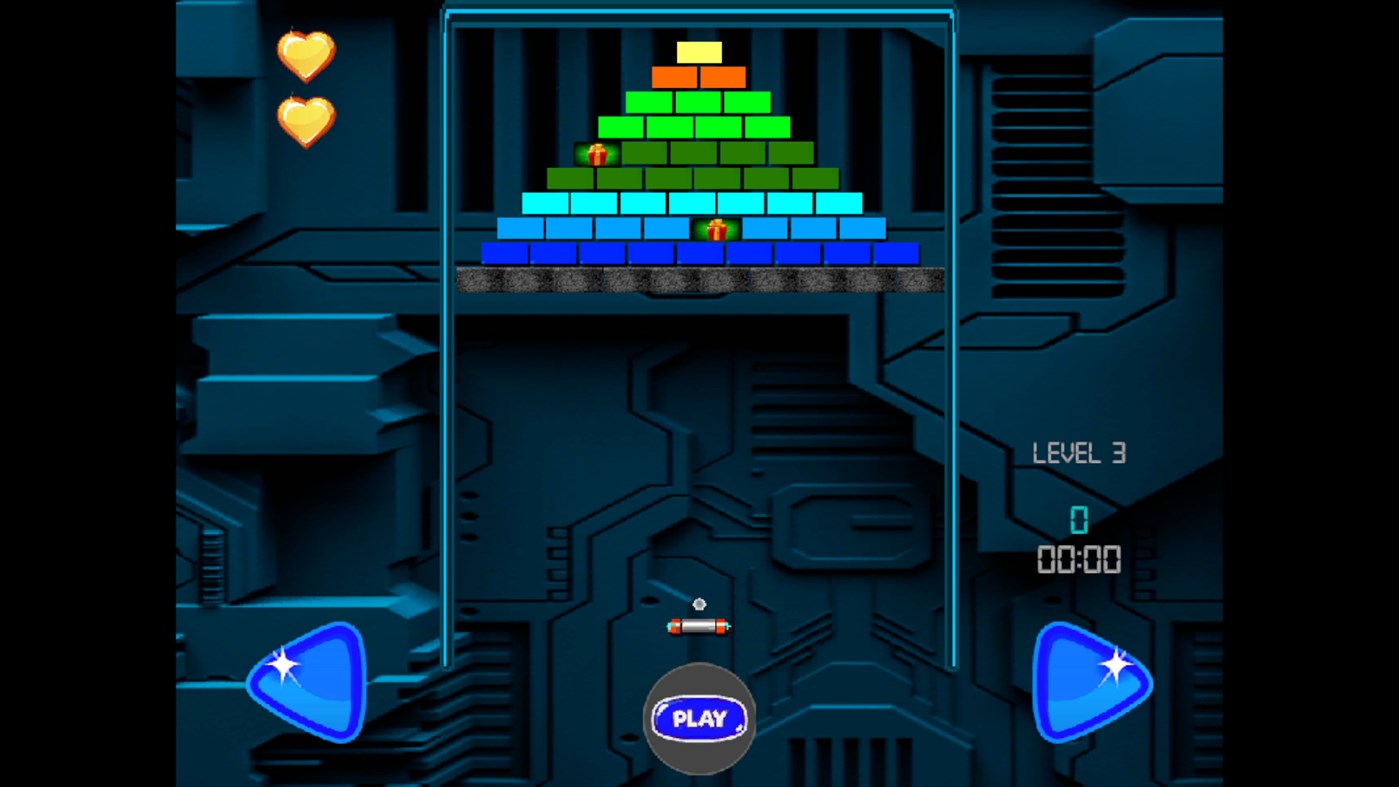This screenshot has height=787, width=1399.
Task: Click the first golden heart life icon
Action: pyautogui.click(x=305, y=58)
